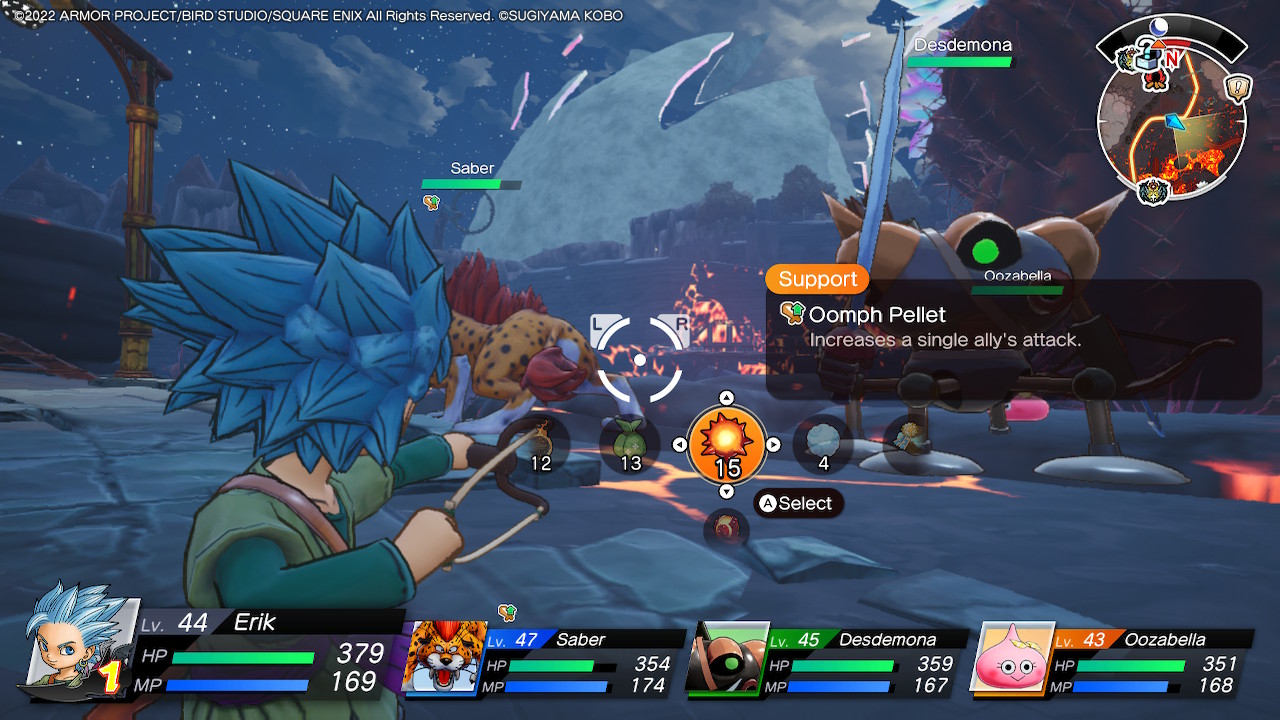
Task: Click the right arrow of the pellet selector
Action: 773,445
